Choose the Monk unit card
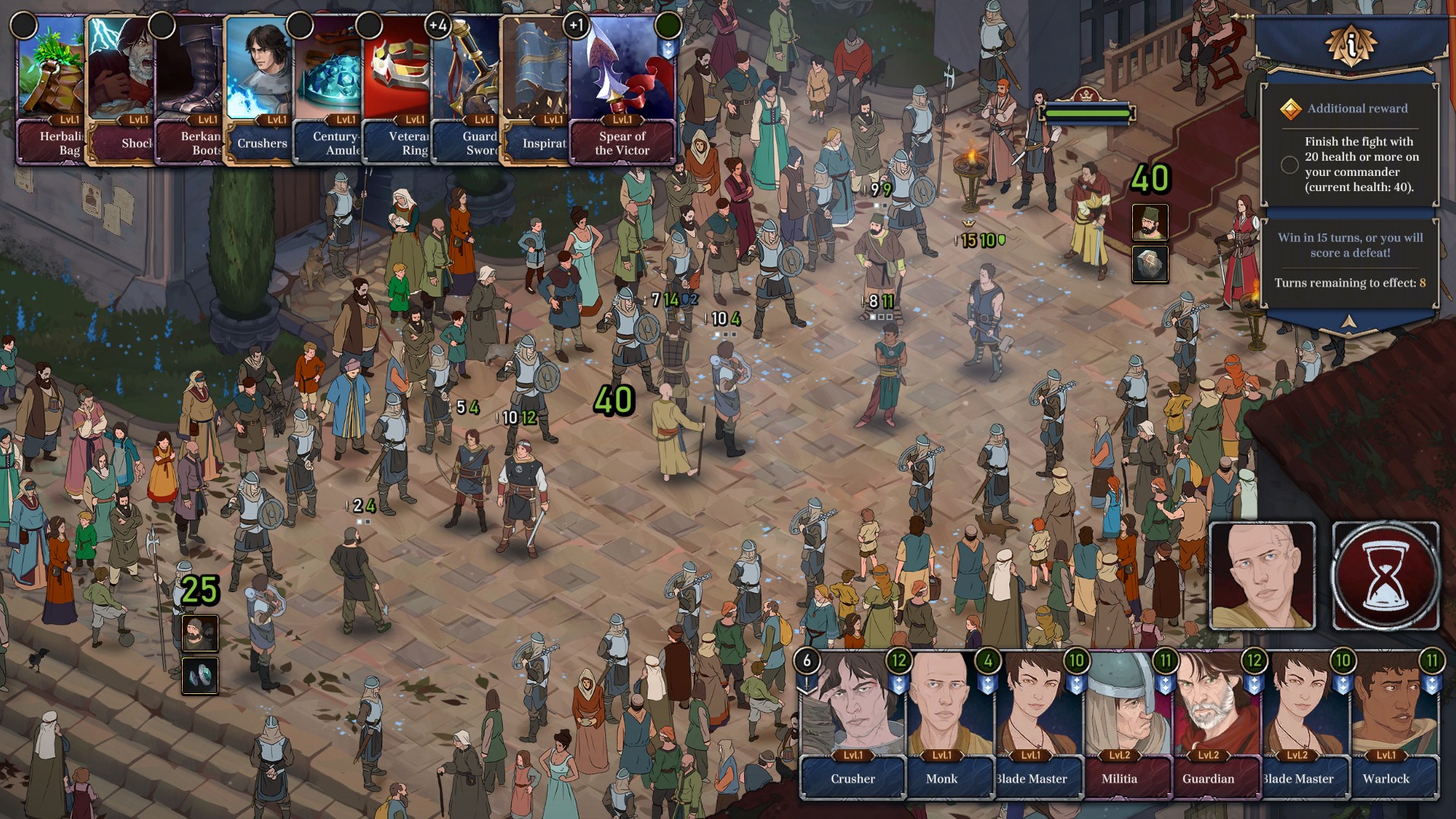The height and width of the screenshot is (819, 1456). tap(942, 724)
